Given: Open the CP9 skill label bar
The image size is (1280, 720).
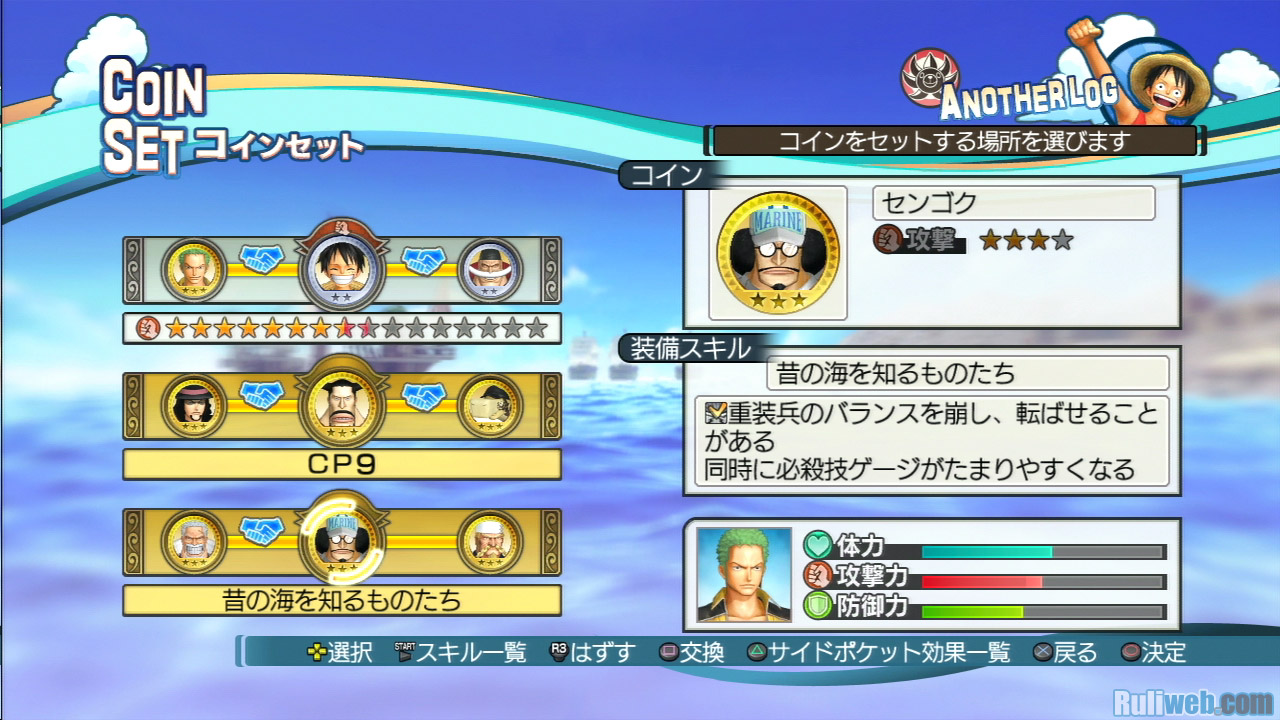Looking at the screenshot, I should pyautogui.click(x=342, y=464).
